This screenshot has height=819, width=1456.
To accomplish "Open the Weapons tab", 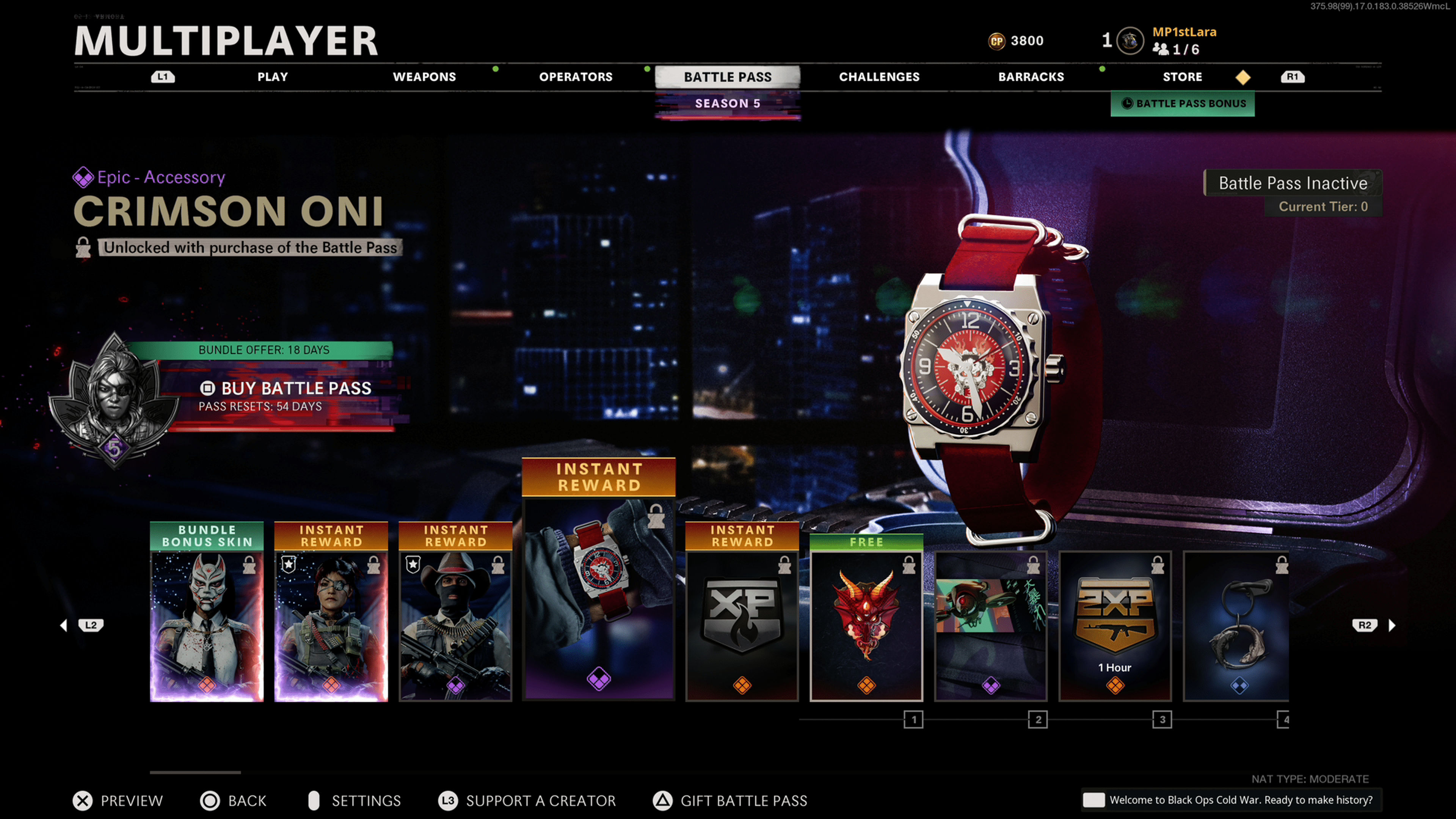I will click(x=424, y=77).
